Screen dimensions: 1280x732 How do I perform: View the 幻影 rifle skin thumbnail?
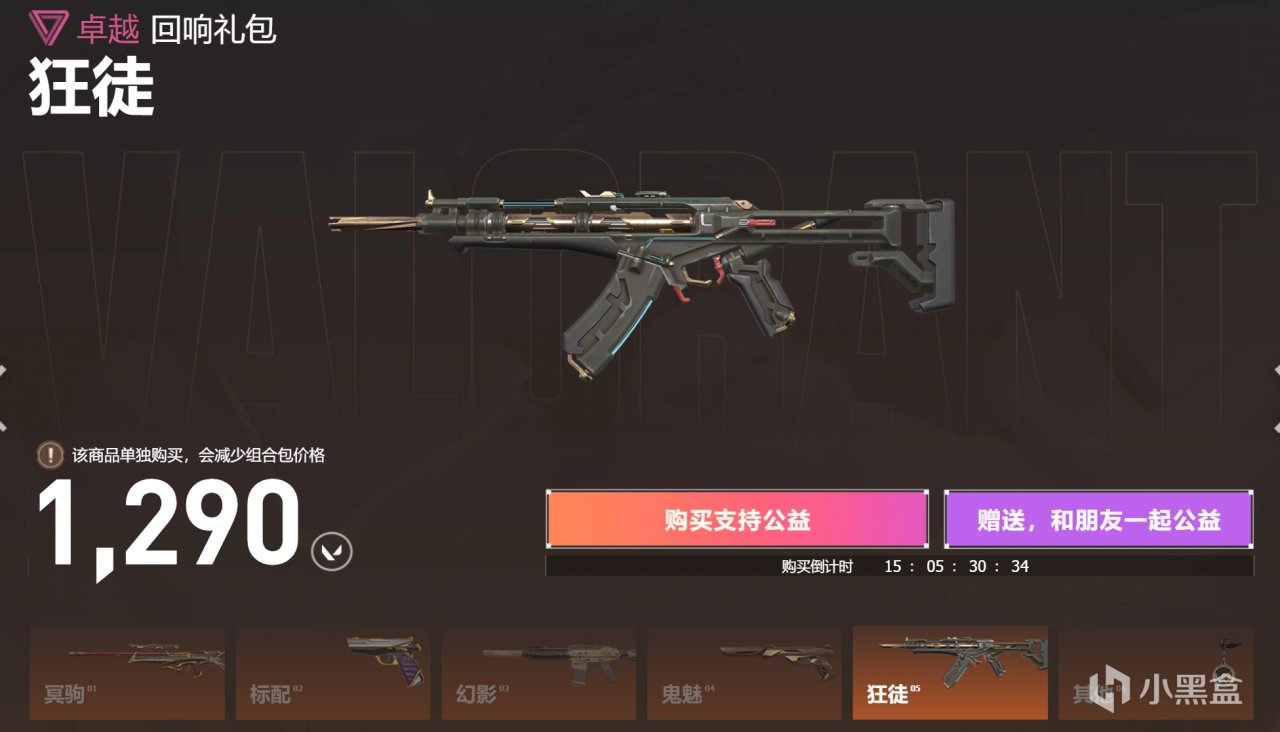pyautogui.click(x=538, y=672)
